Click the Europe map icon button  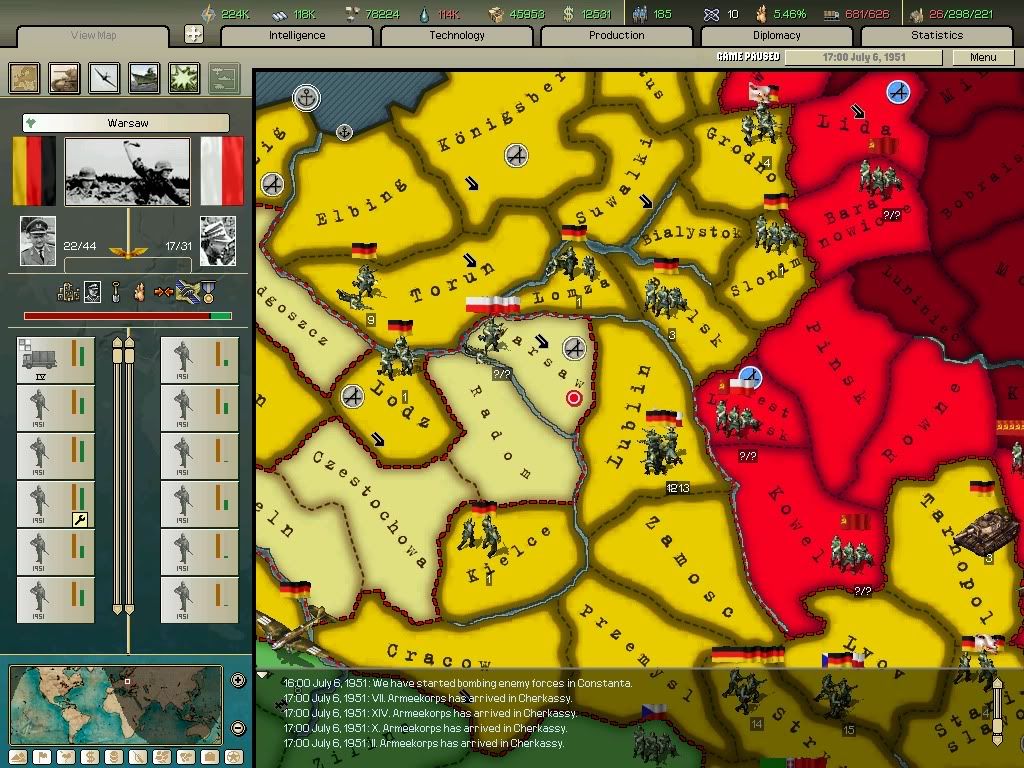(24, 78)
